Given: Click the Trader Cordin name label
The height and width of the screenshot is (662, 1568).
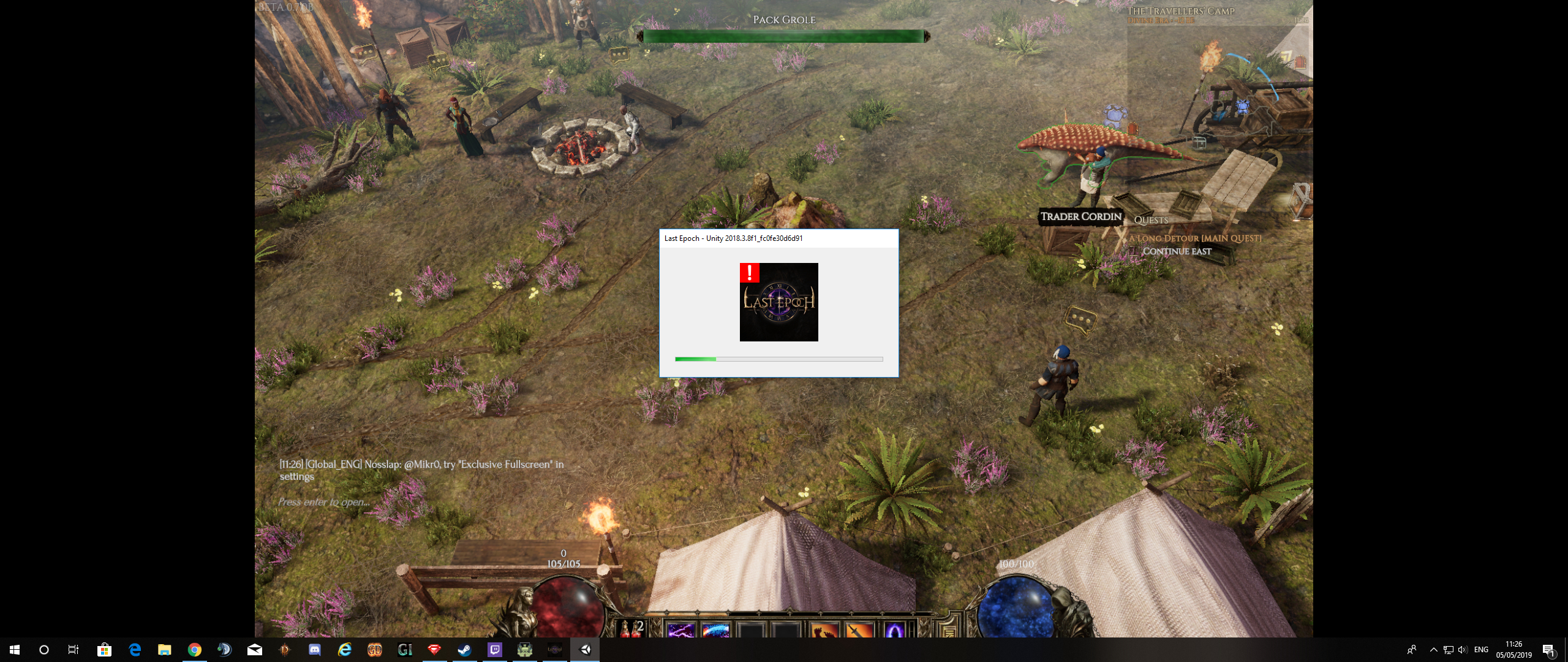Looking at the screenshot, I should pyautogui.click(x=1081, y=216).
